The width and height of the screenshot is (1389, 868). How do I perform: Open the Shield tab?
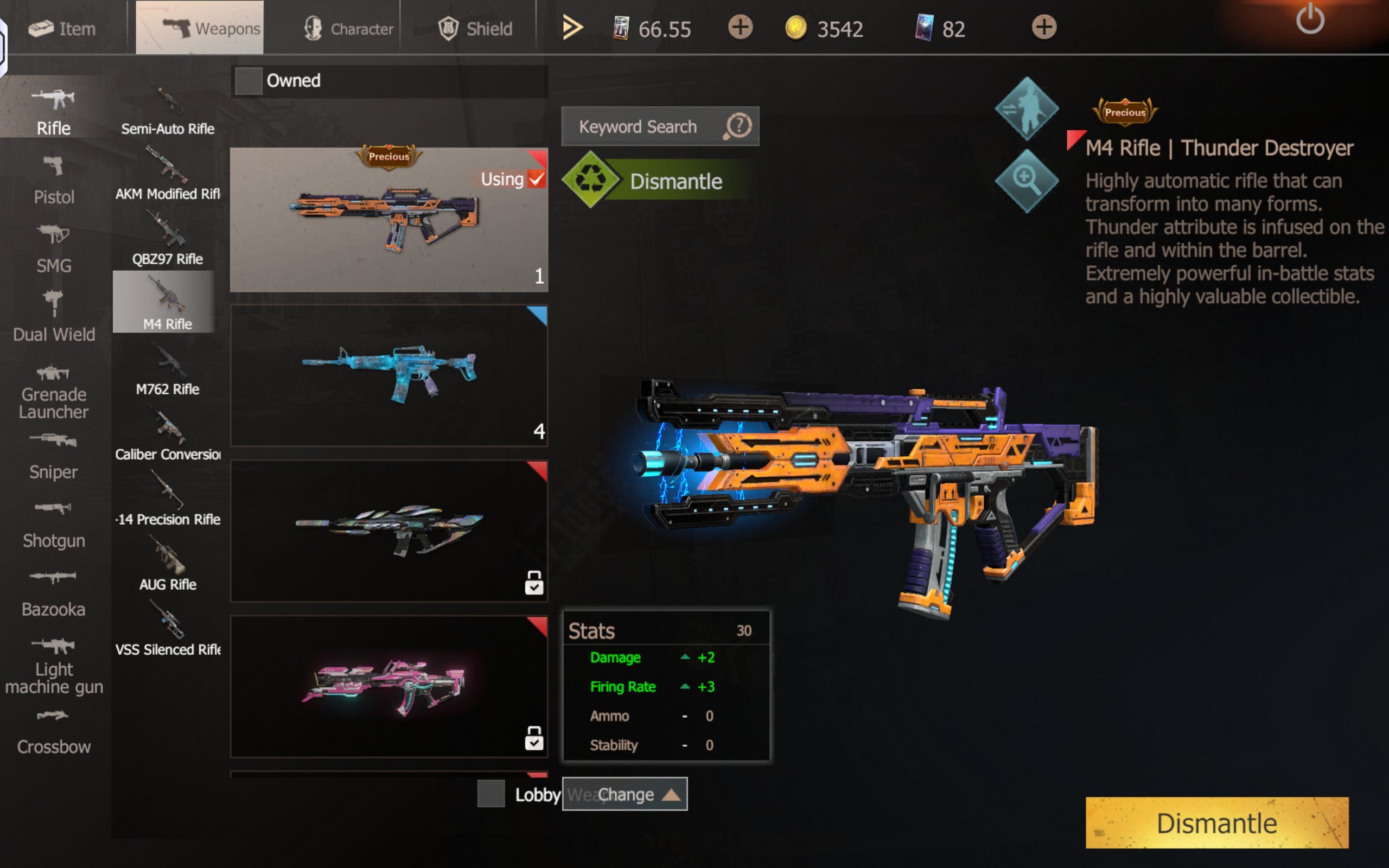pyautogui.click(x=475, y=28)
